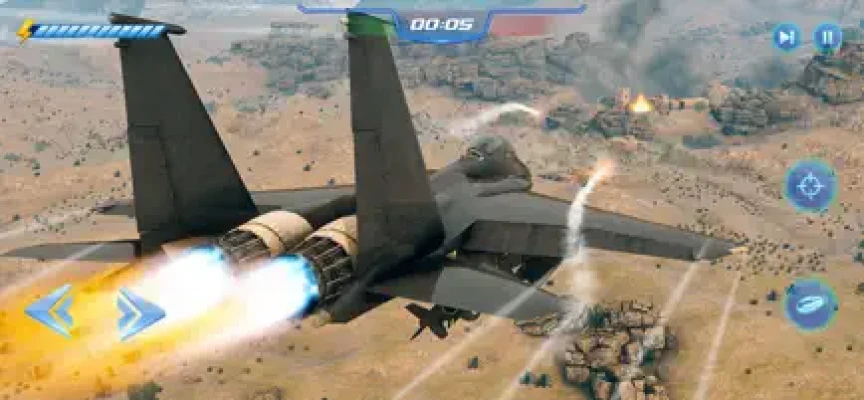Image resolution: width=864 pixels, height=400 pixels.
Task: Pause the game with the pause button
Action: click(x=828, y=38)
